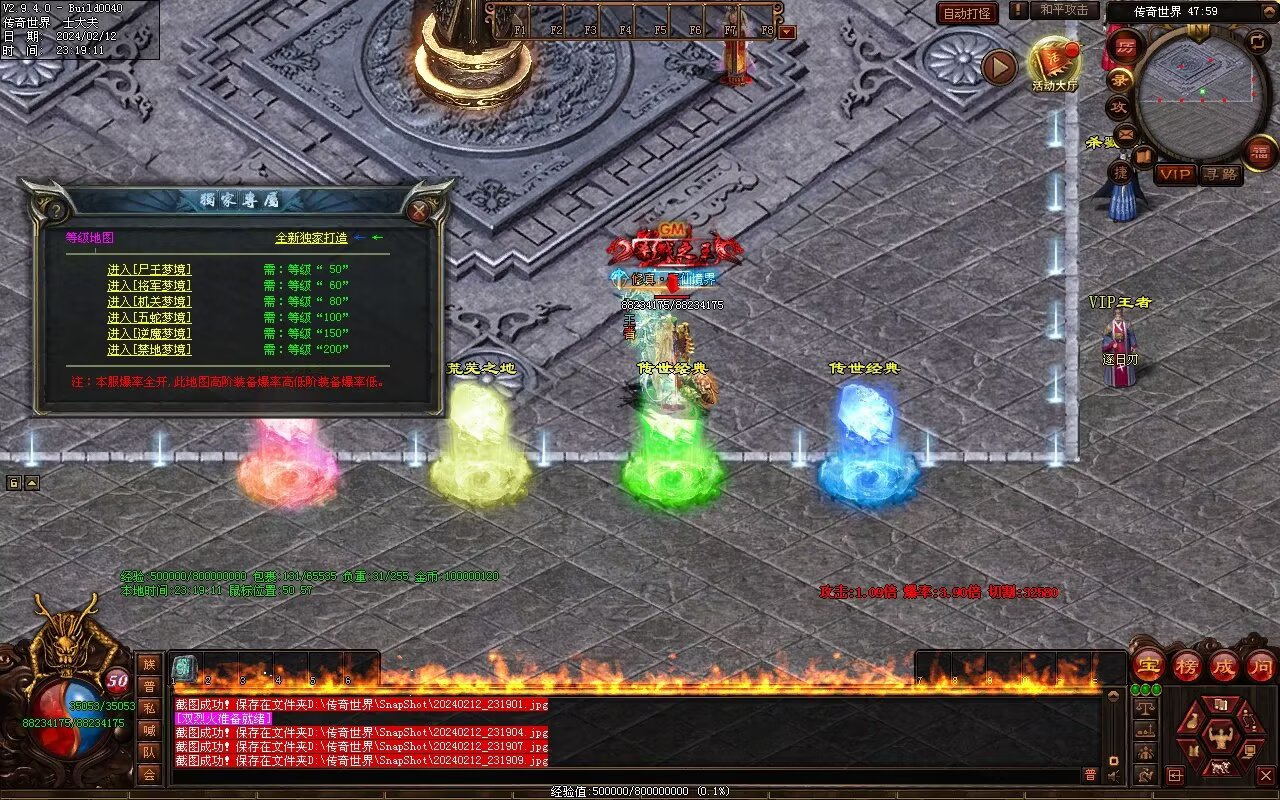The height and width of the screenshot is (800, 1280).
Task: Open the character (muscular figure) panel
Action: (x=1220, y=739)
